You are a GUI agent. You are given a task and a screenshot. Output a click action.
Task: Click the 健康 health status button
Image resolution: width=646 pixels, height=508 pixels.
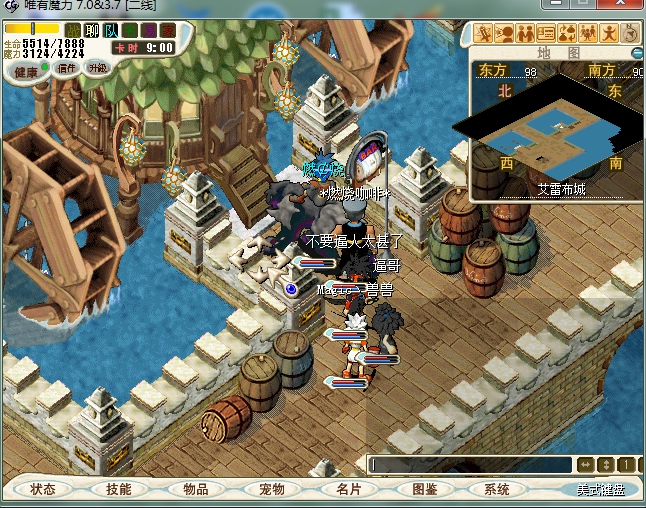[x=26, y=72]
